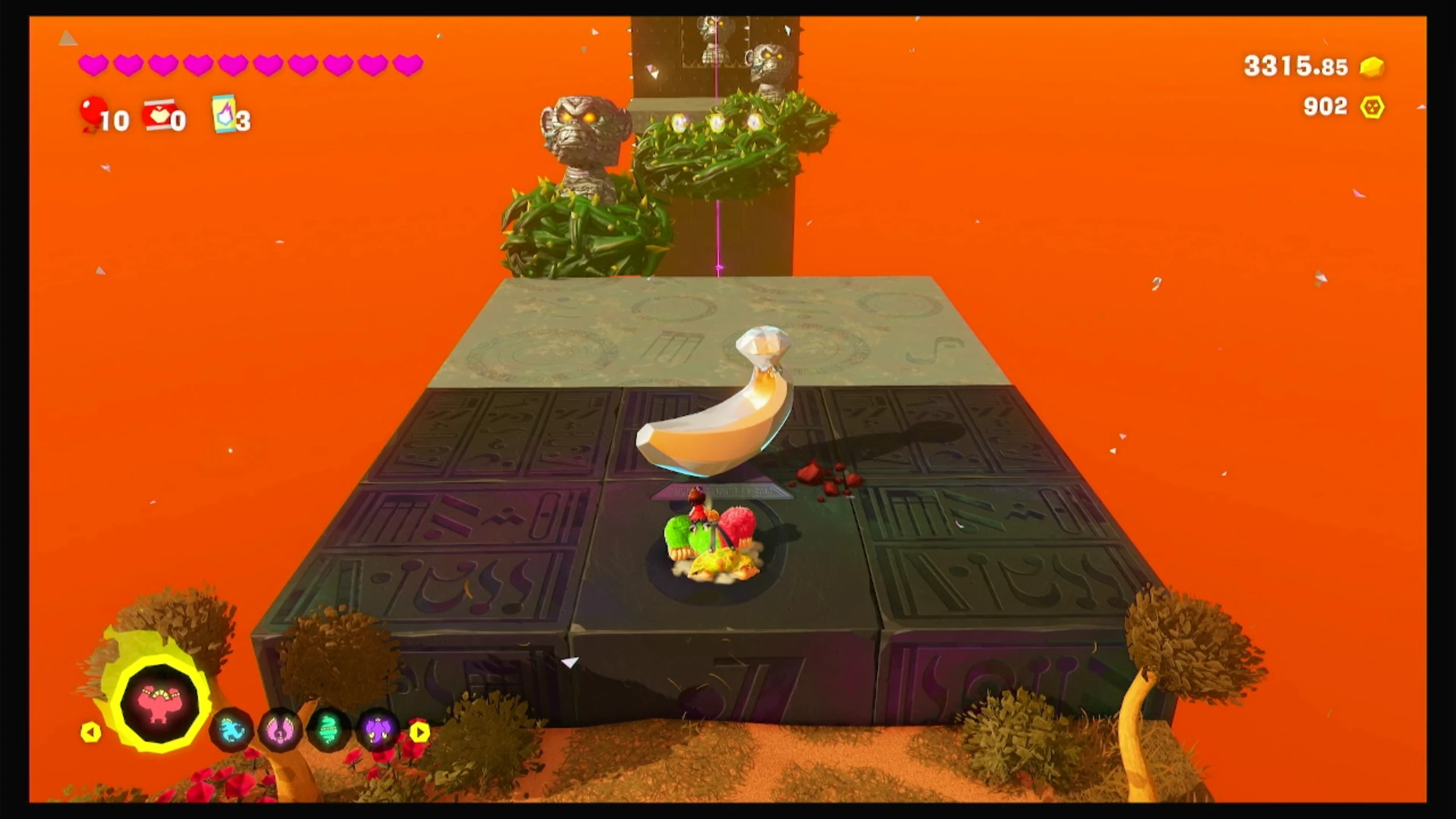
Task: Choose the blue zebra Bananza icon
Action: tap(231, 730)
